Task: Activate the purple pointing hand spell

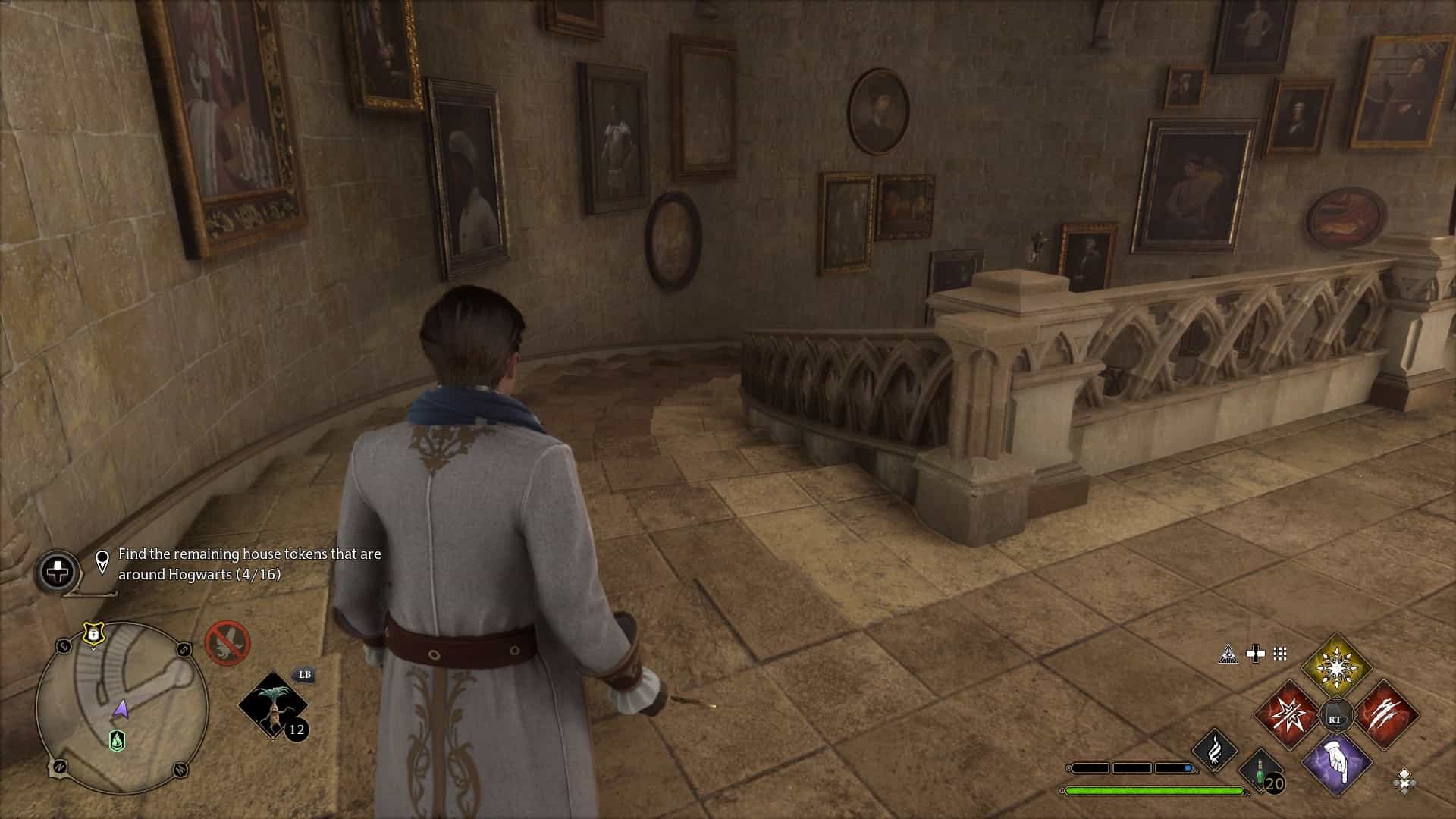Action: (1336, 764)
